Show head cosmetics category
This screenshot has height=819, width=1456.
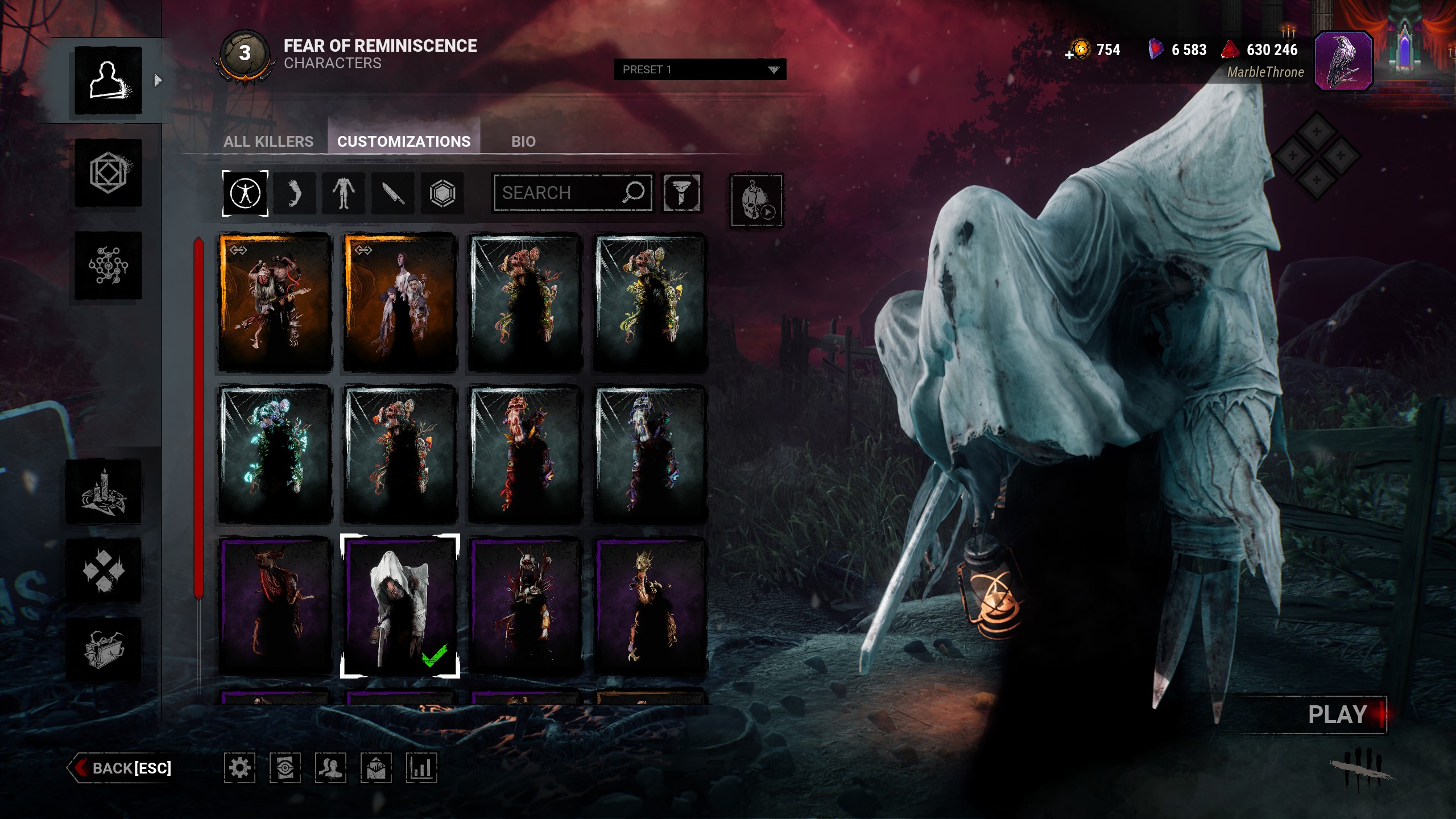tap(294, 193)
